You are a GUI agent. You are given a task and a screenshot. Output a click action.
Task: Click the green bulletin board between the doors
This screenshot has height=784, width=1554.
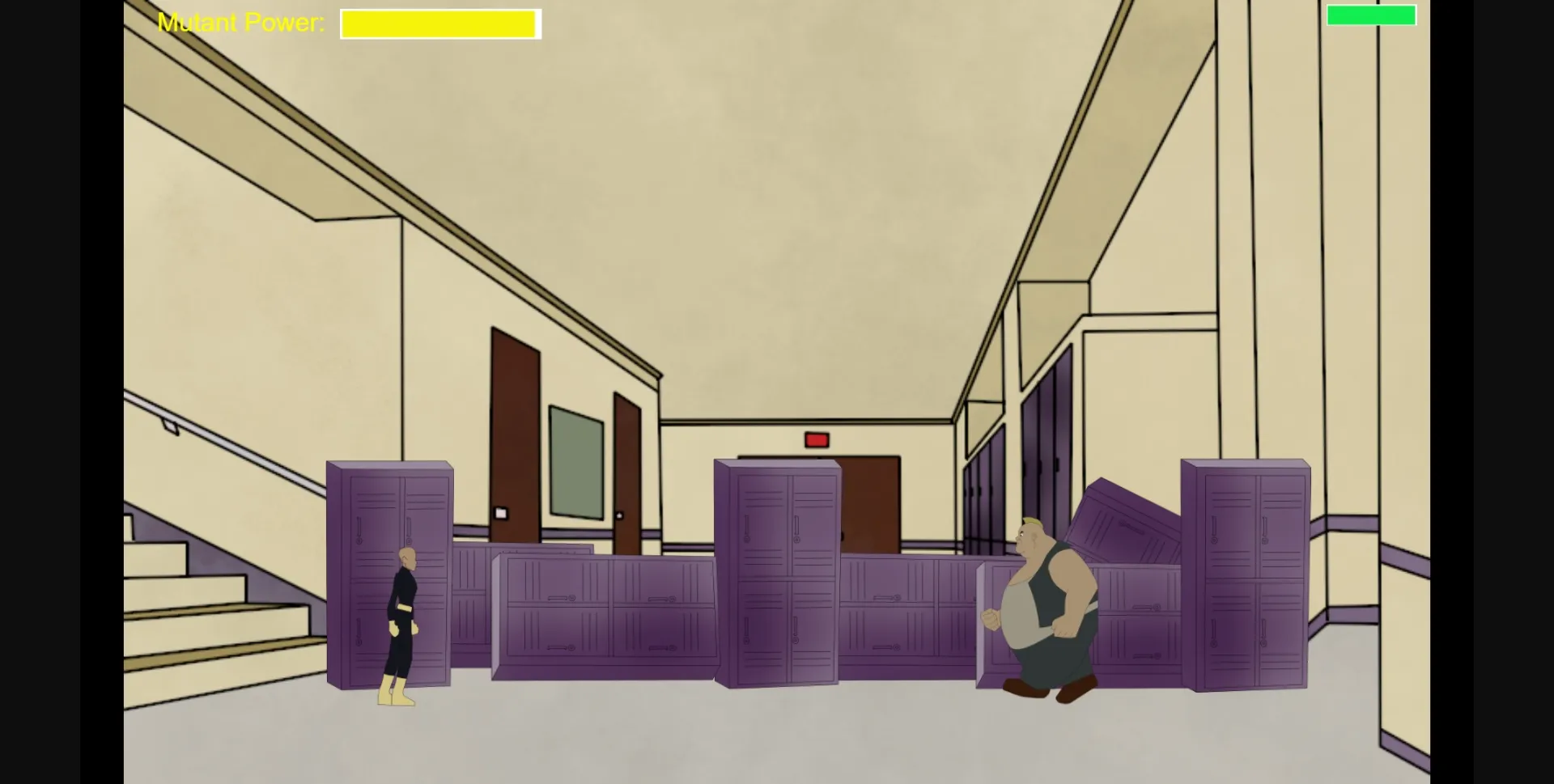pyautogui.click(x=575, y=461)
